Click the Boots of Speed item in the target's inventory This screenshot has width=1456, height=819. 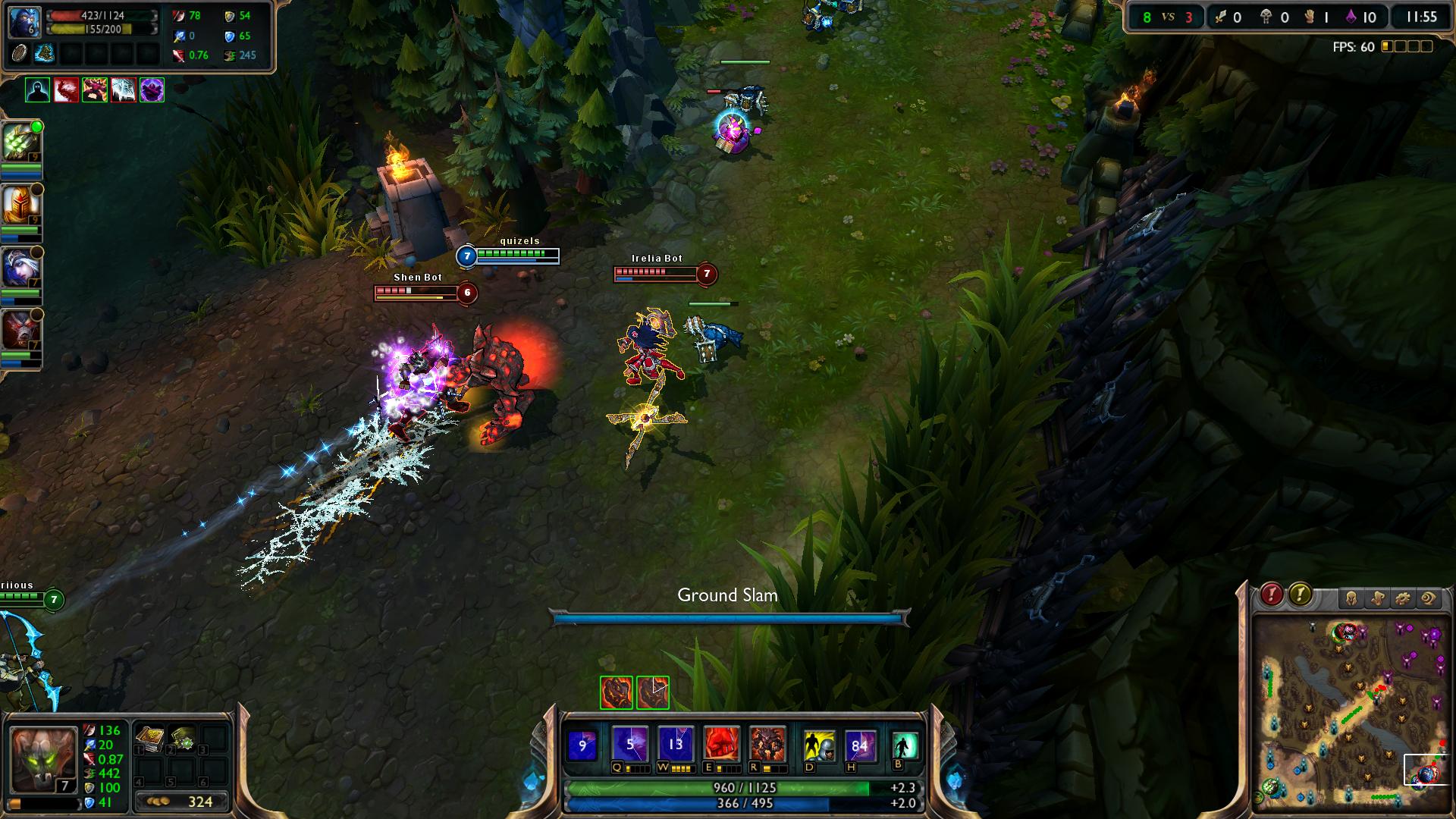(45, 55)
